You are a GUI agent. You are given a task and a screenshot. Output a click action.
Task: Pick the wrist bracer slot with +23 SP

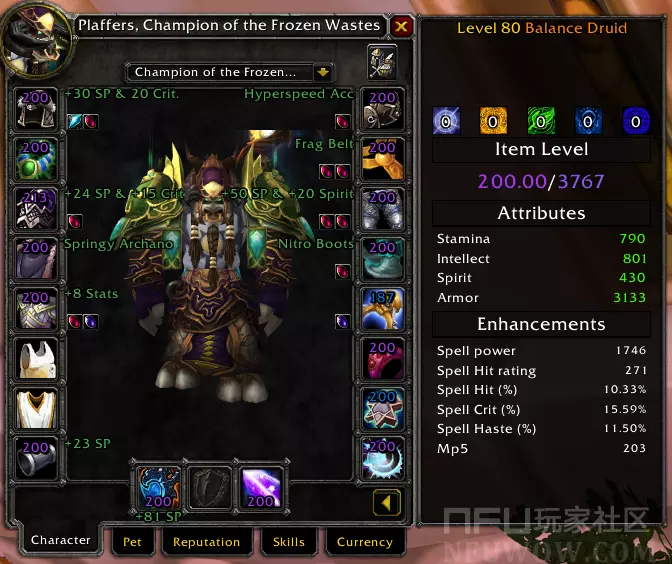click(x=35, y=458)
